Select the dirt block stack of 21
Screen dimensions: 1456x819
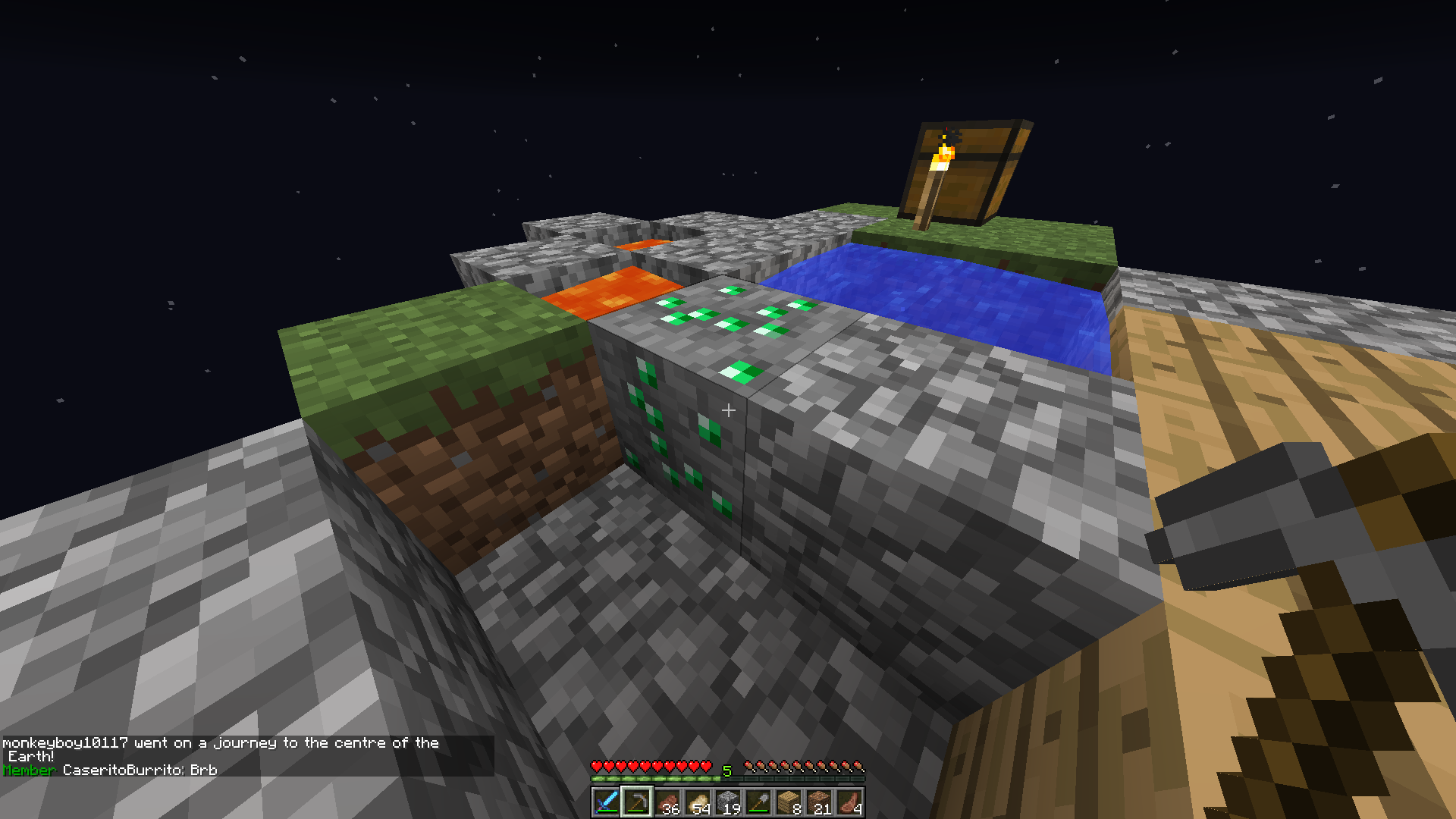point(819,802)
